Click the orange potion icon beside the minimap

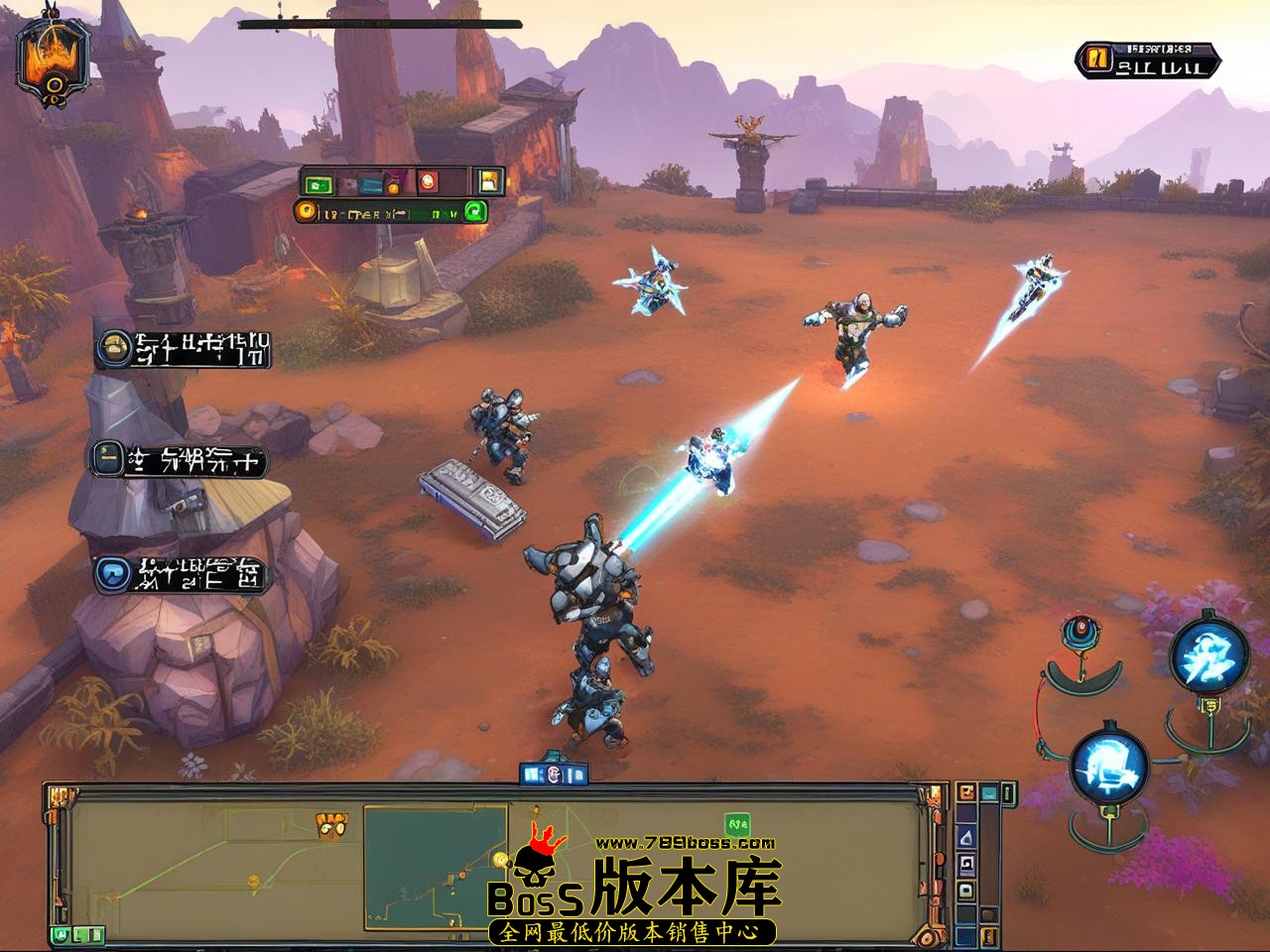tap(965, 792)
